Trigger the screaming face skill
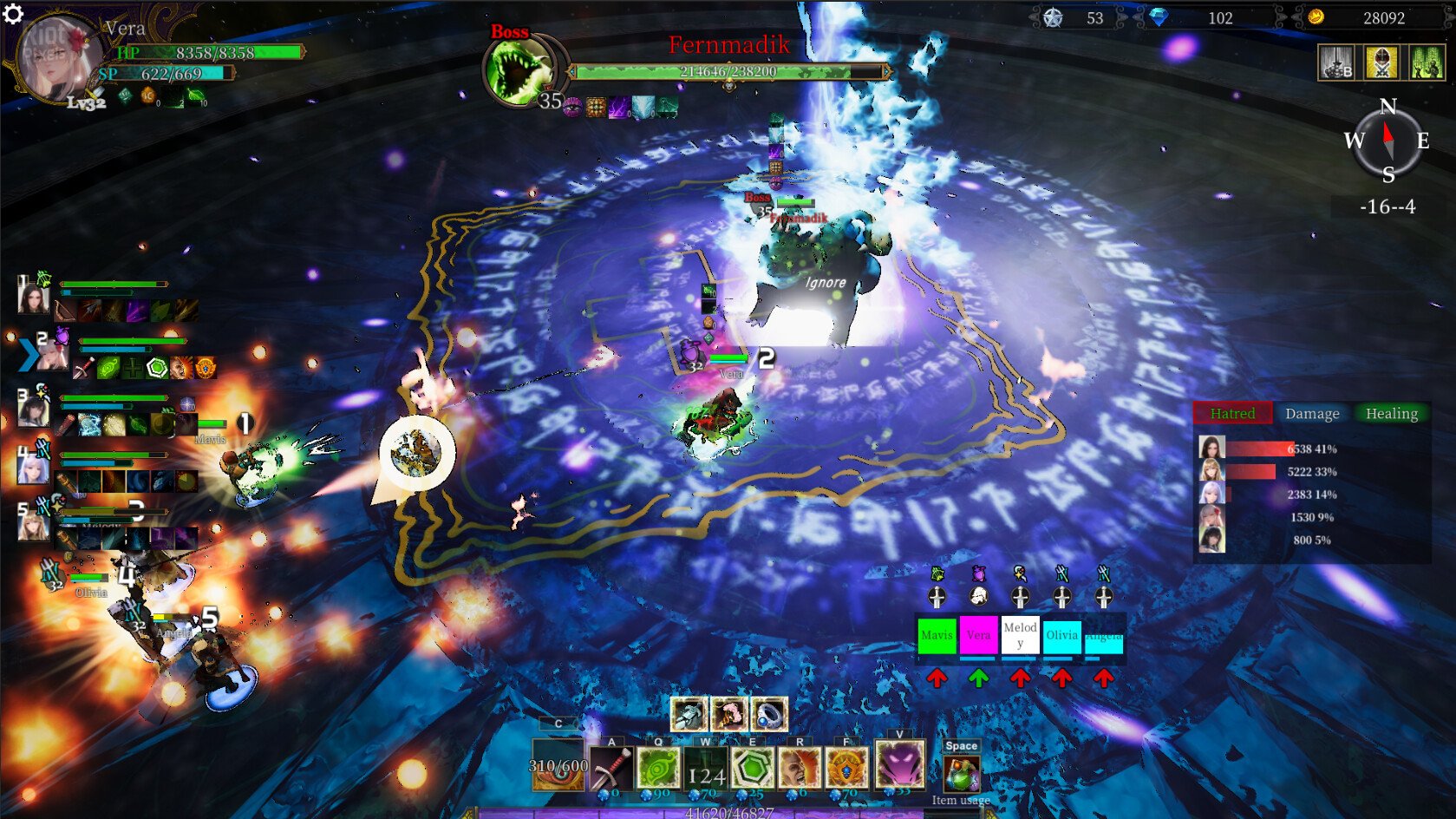This screenshot has width=1456, height=819. tap(800, 769)
